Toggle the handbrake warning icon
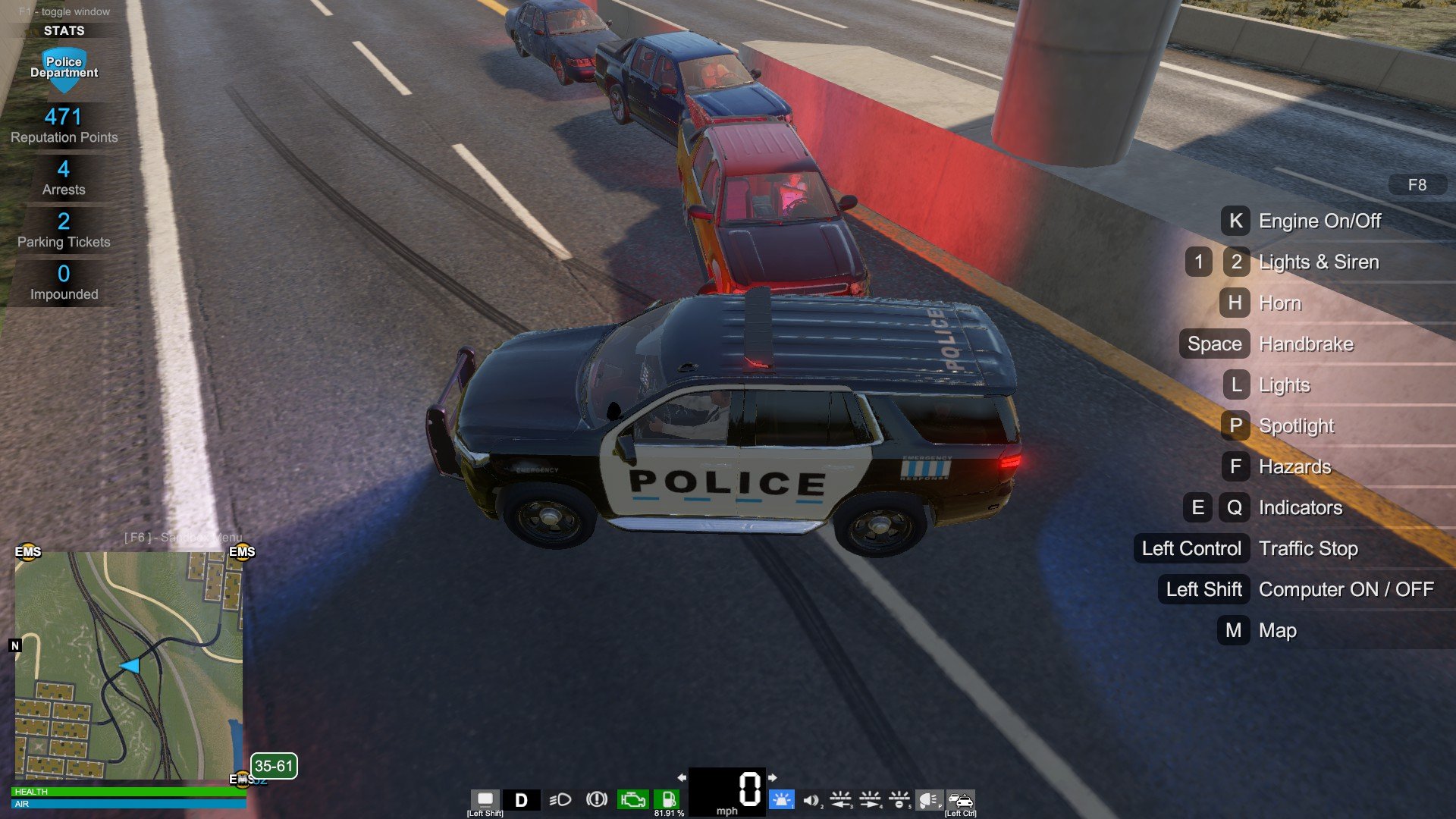 [x=597, y=799]
